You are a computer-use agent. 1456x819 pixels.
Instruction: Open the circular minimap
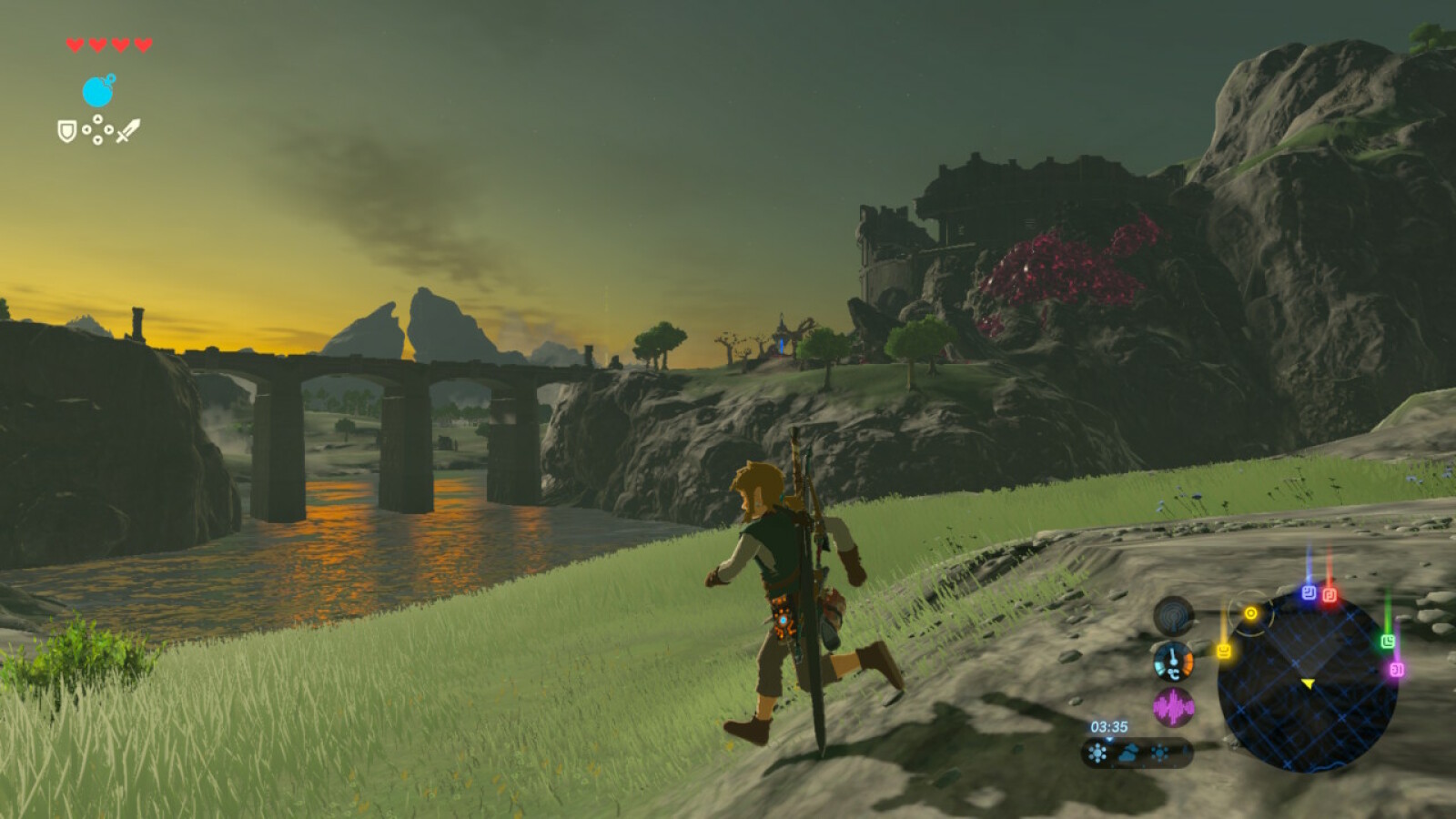(x=1307, y=682)
